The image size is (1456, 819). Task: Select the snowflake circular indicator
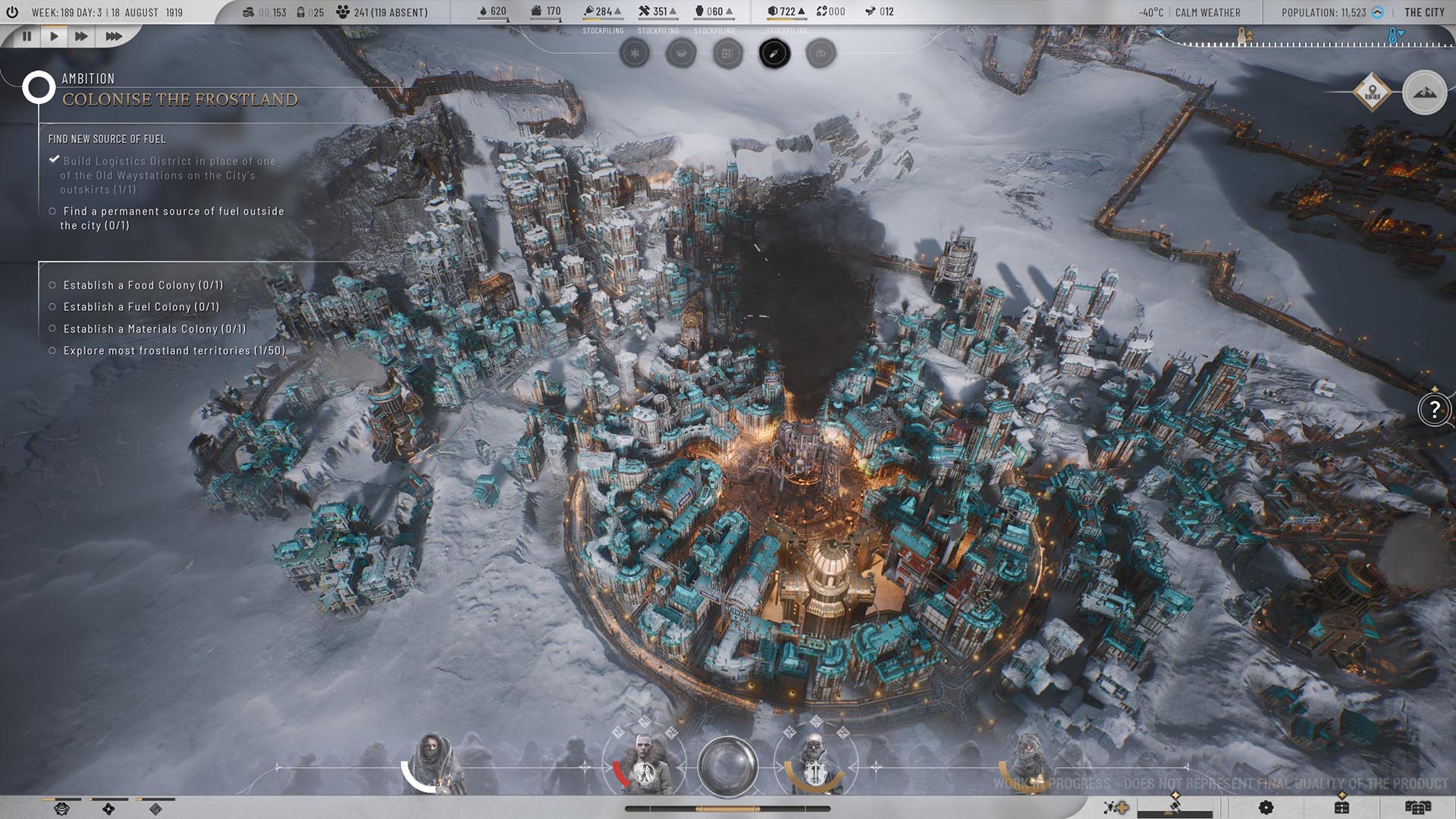[x=635, y=54]
